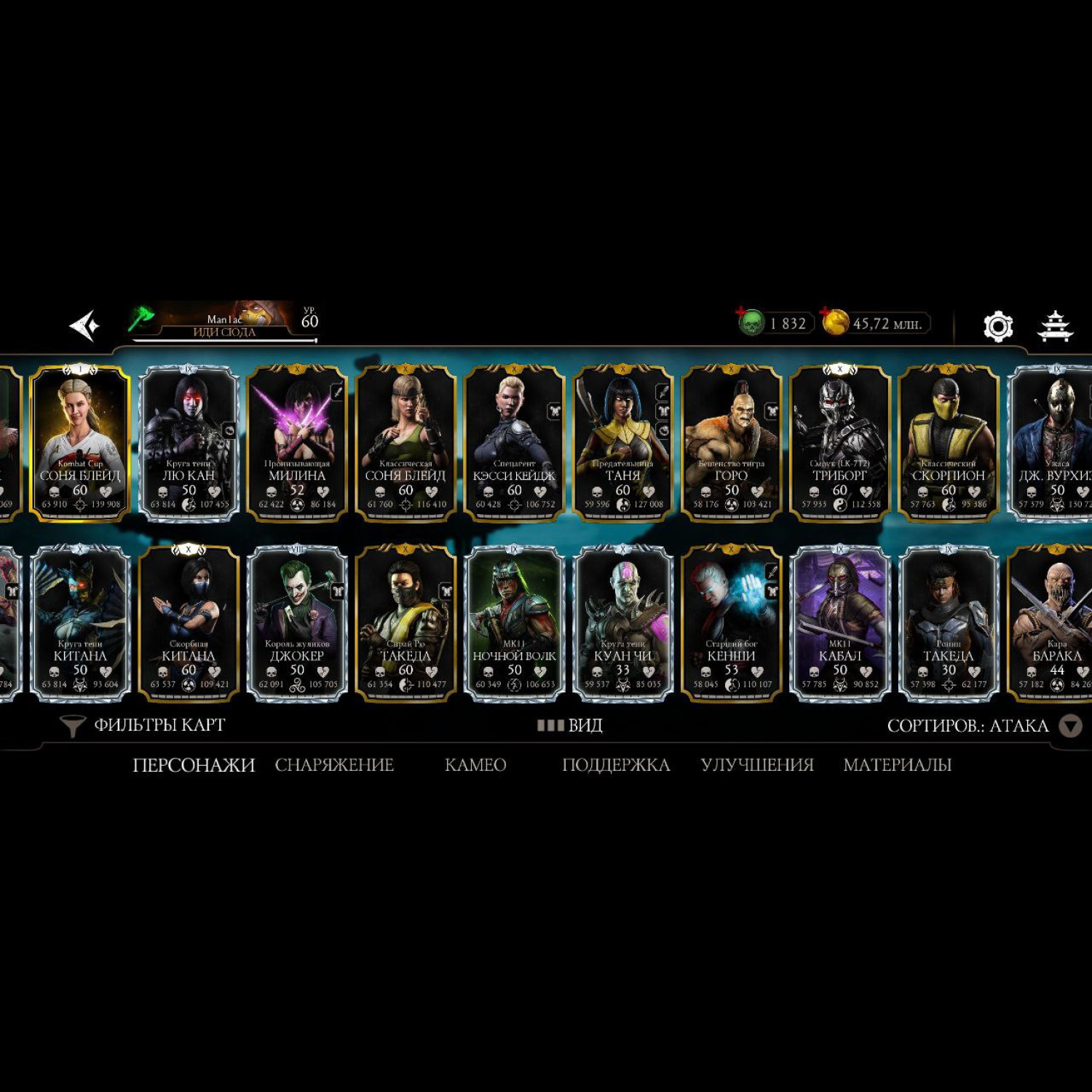Switch to the УЛУЧШЕНИЯ tab
This screenshot has width=1092, height=1092.
(757, 765)
